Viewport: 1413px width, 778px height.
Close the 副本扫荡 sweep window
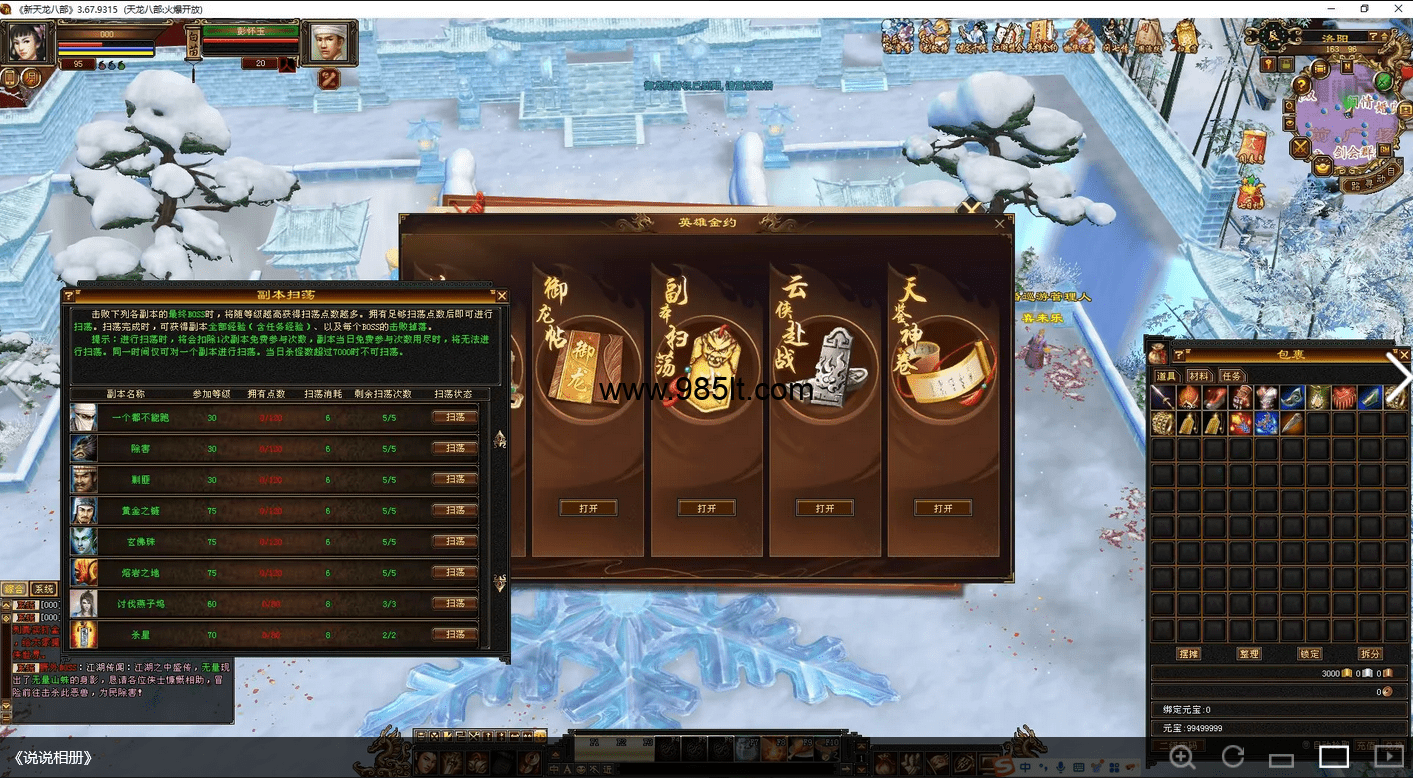point(502,296)
